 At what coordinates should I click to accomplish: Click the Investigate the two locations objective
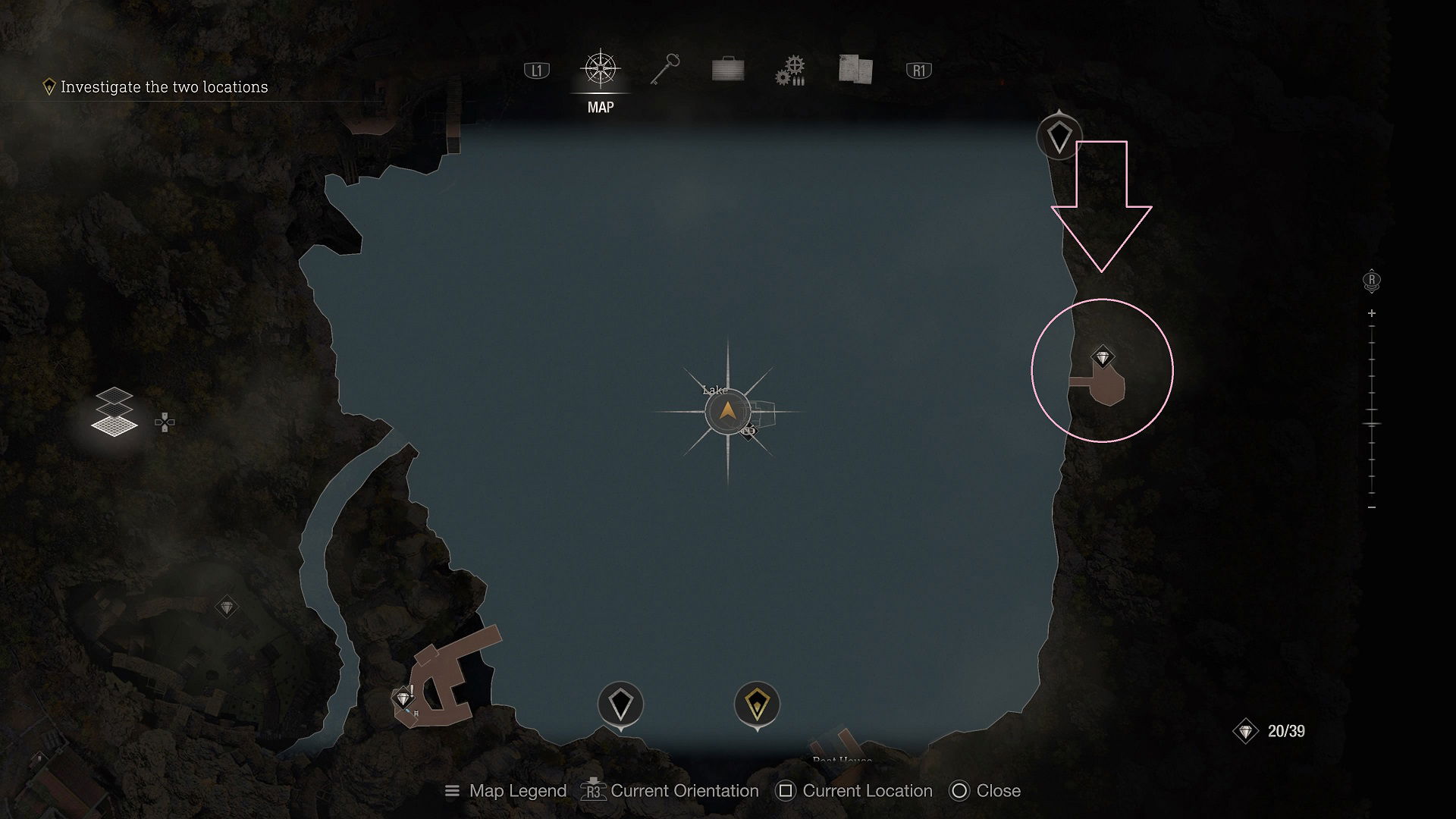pos(164,87)
